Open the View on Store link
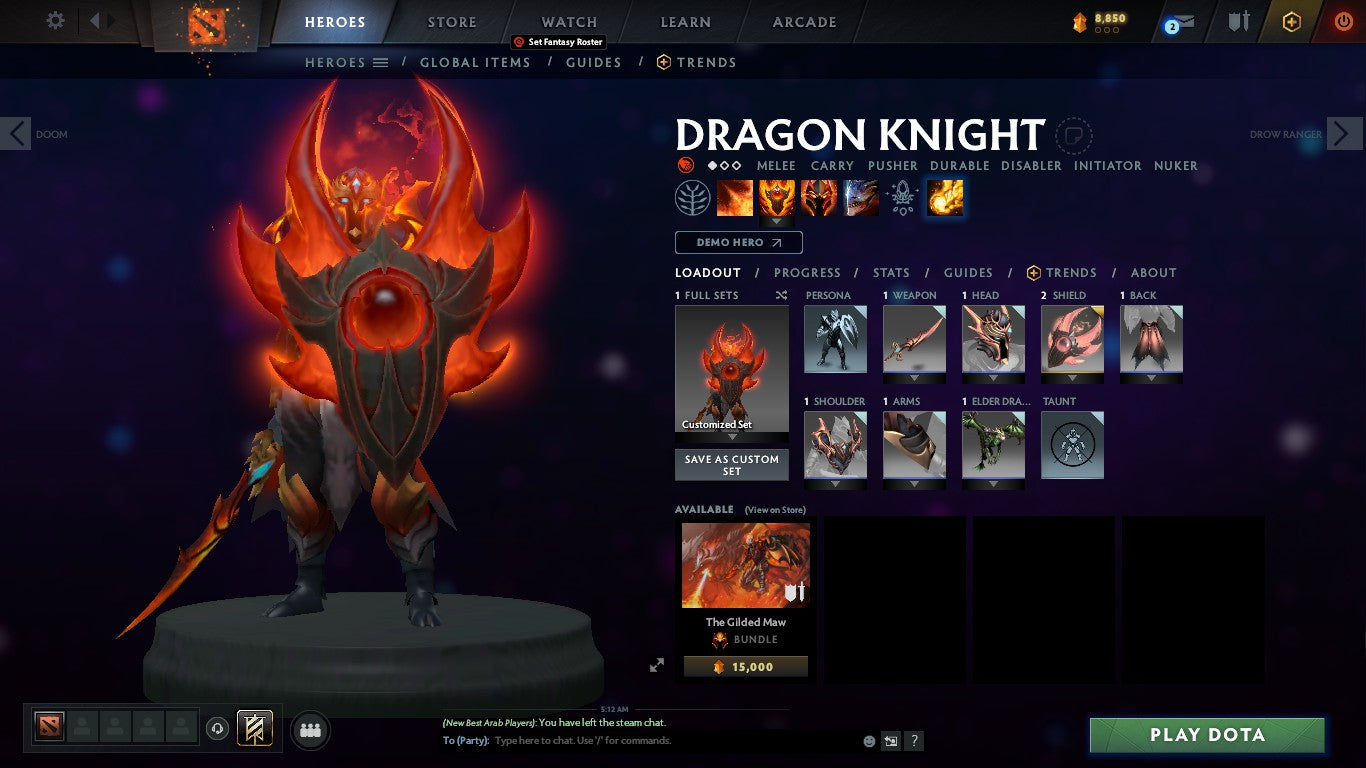1366x768 pixels. click(776, 509)
